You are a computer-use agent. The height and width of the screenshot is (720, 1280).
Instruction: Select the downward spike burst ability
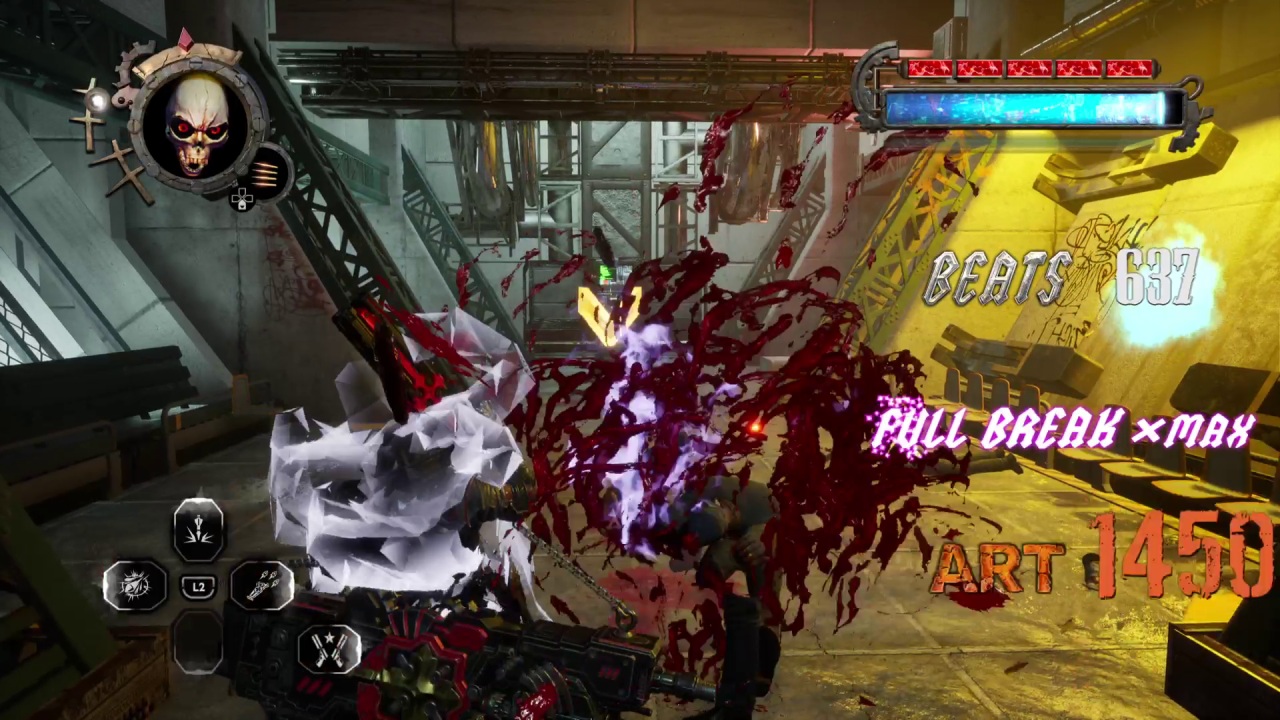(198, 529)
